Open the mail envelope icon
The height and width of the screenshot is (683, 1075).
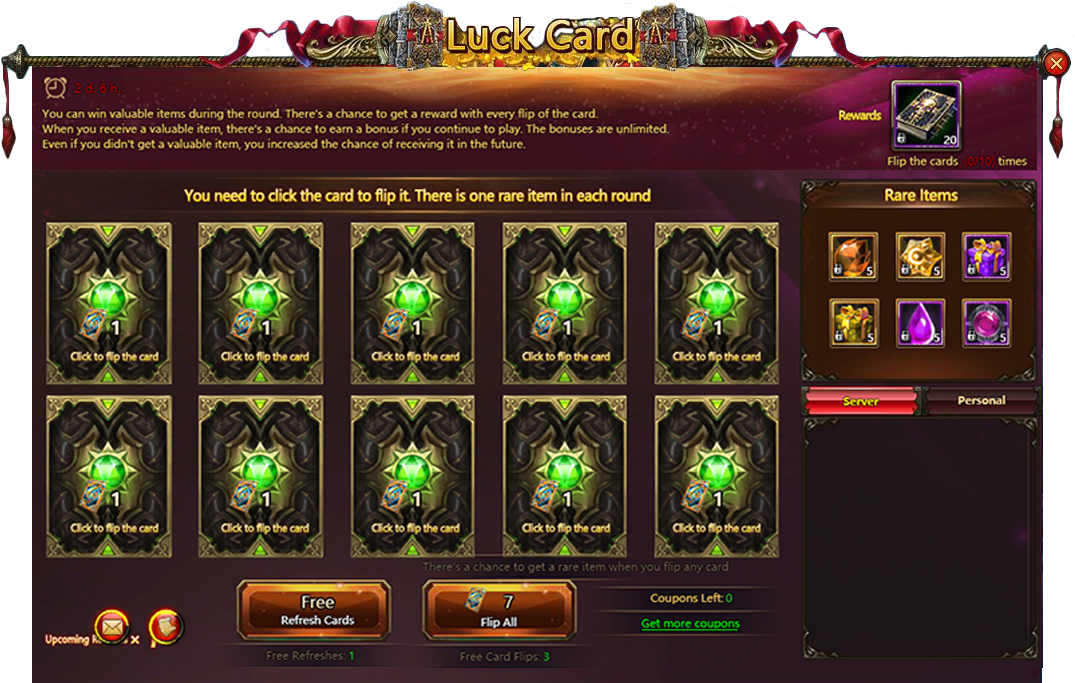click(x=112, y=626)
